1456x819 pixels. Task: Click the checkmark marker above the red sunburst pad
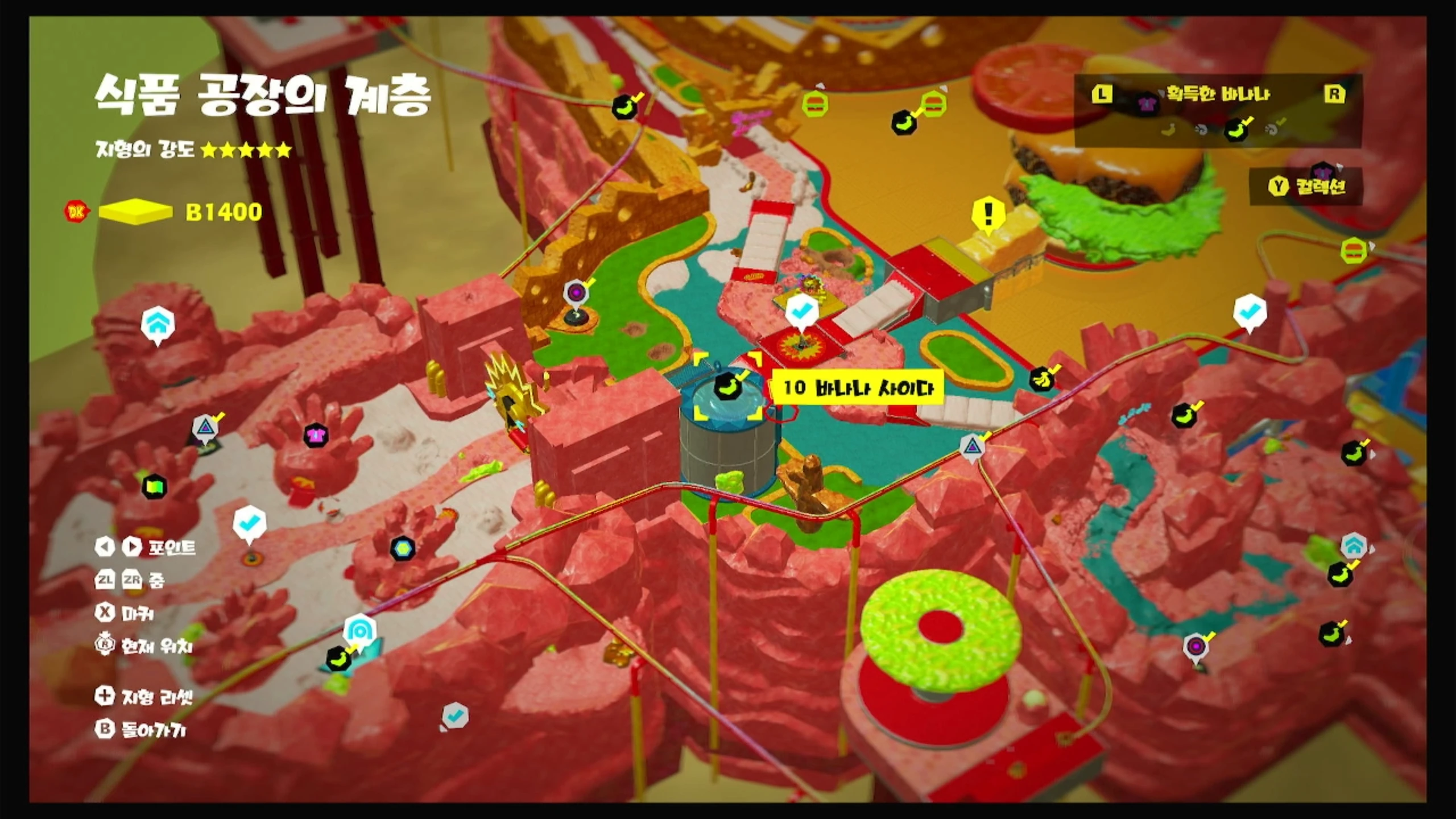801,311
